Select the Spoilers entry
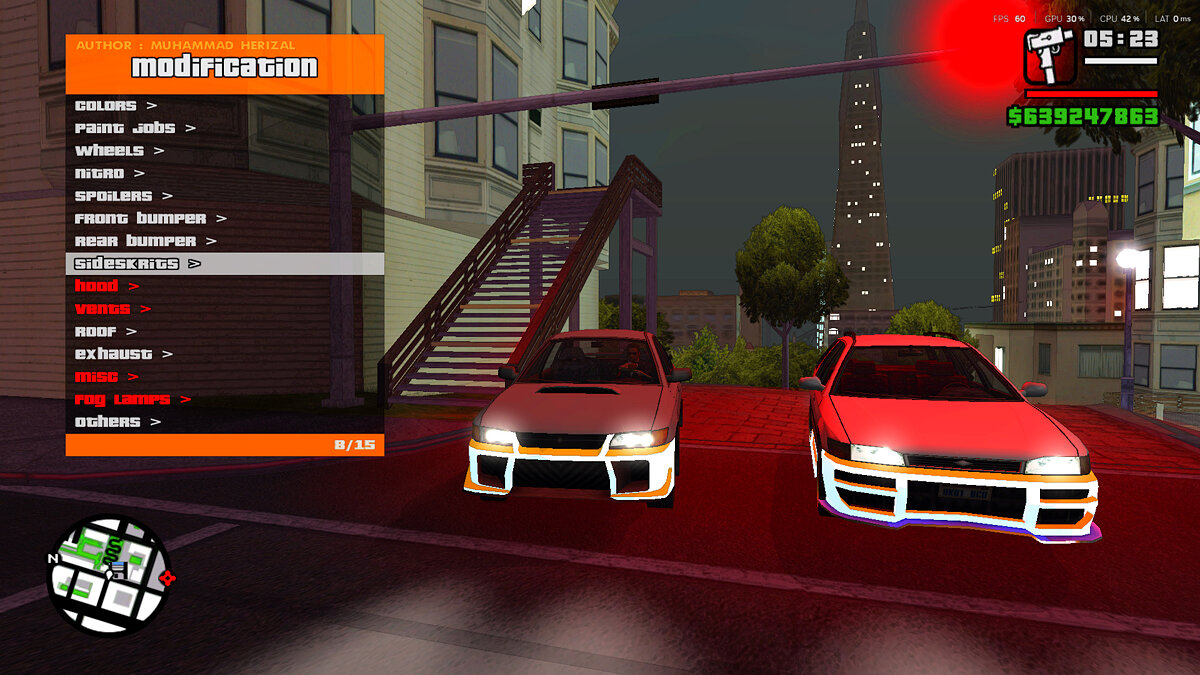The height and width of the screenshot is (675, 1200). pos(123,196)
